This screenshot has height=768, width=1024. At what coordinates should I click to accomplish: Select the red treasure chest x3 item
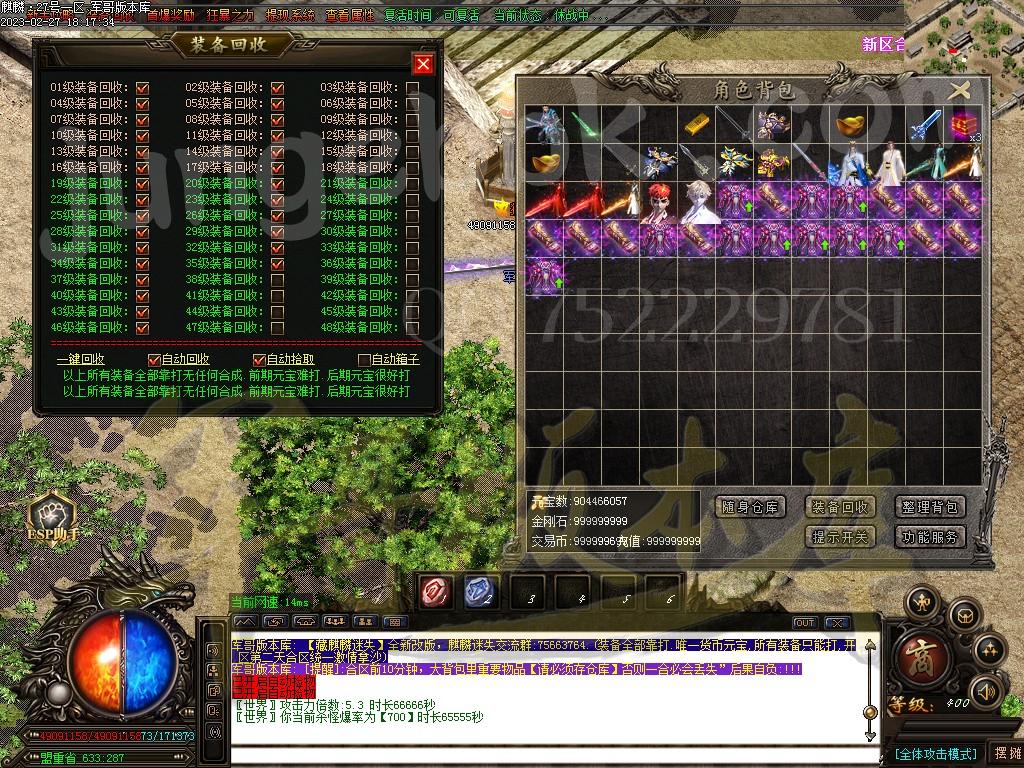pyautogui.click(x=964, y=125)
